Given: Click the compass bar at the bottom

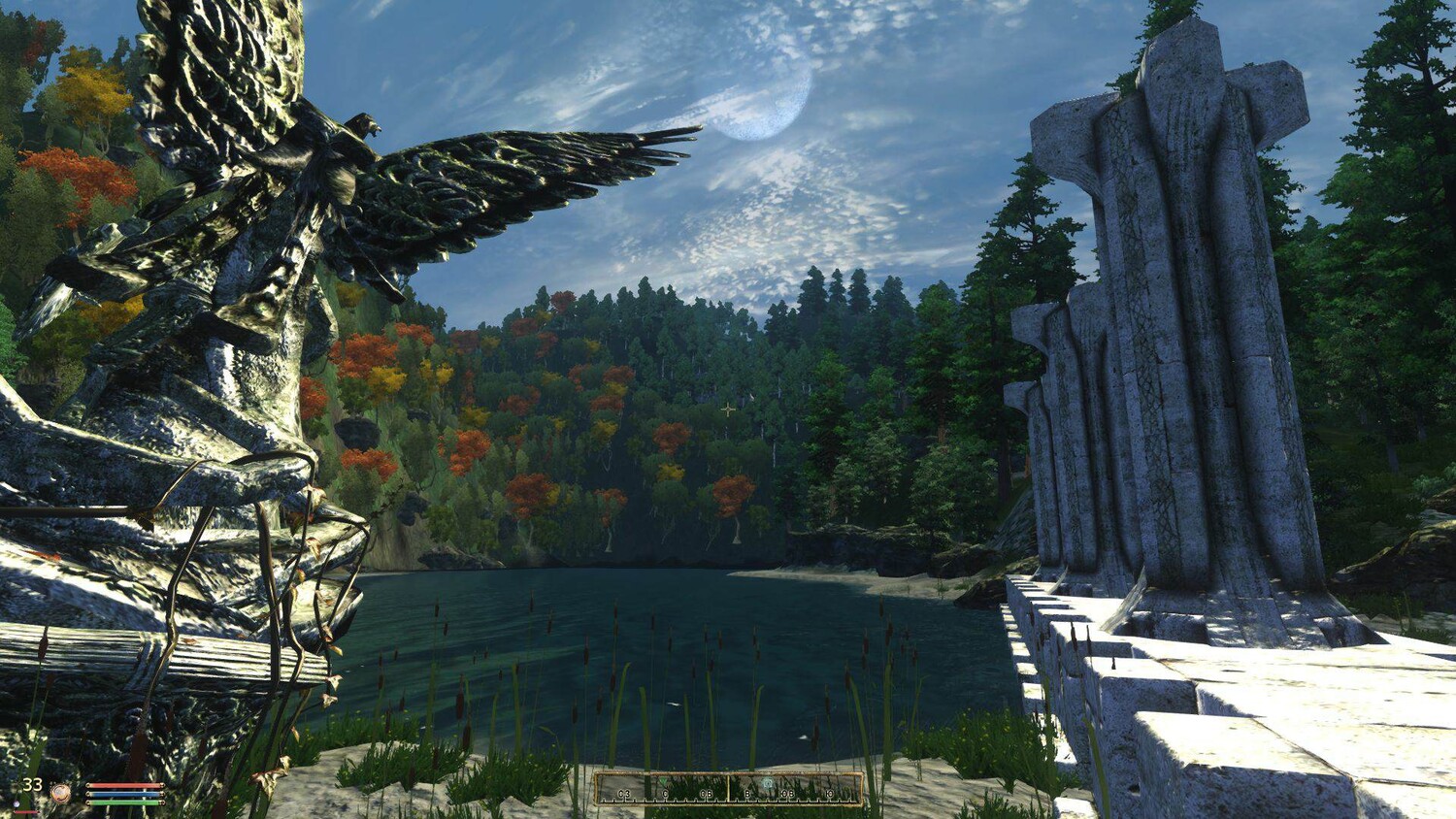Looking at the screenshot, I should (x=728, y=789).
